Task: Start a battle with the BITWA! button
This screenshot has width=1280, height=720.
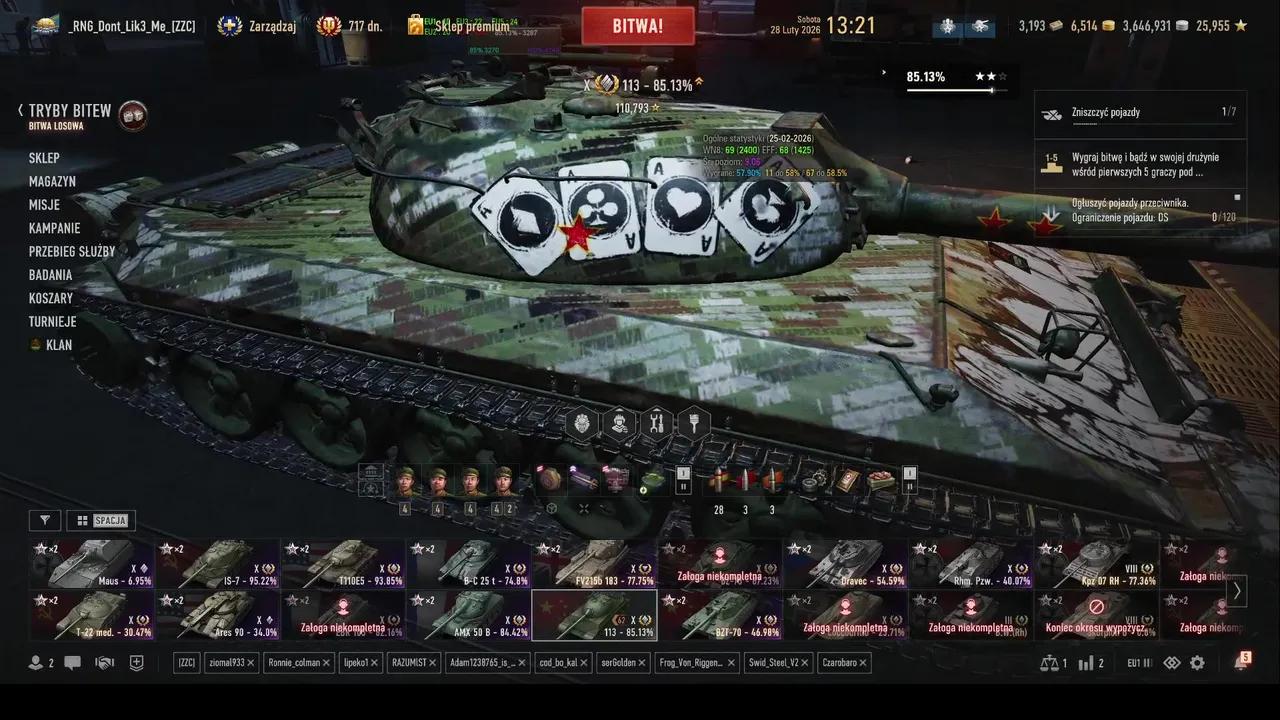Action: 638,26
